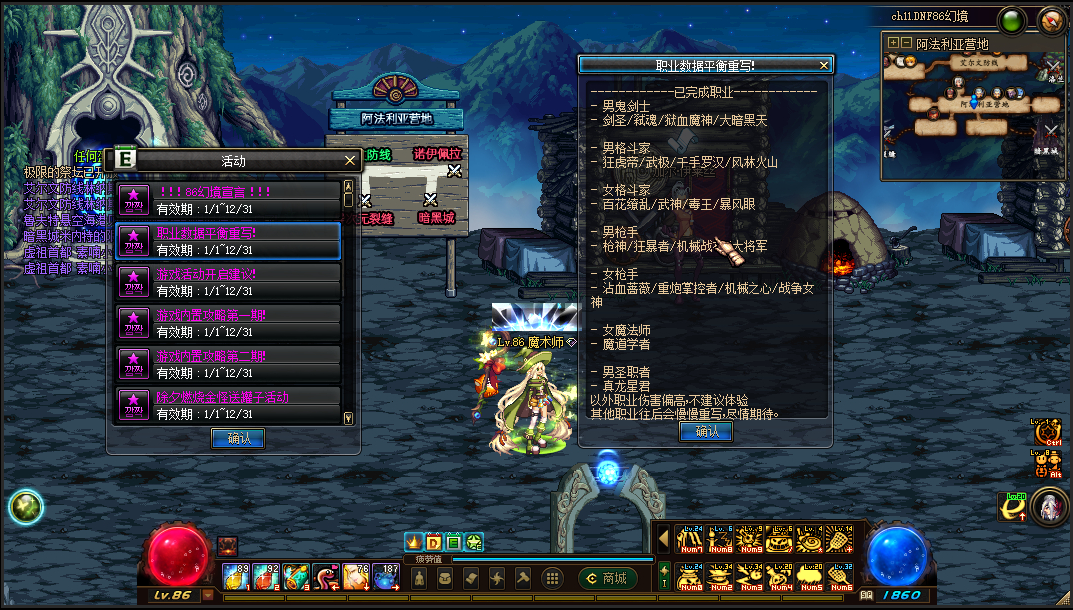Open the 商城 shop button
The image size is (1073, 610).
click(607, 578)
